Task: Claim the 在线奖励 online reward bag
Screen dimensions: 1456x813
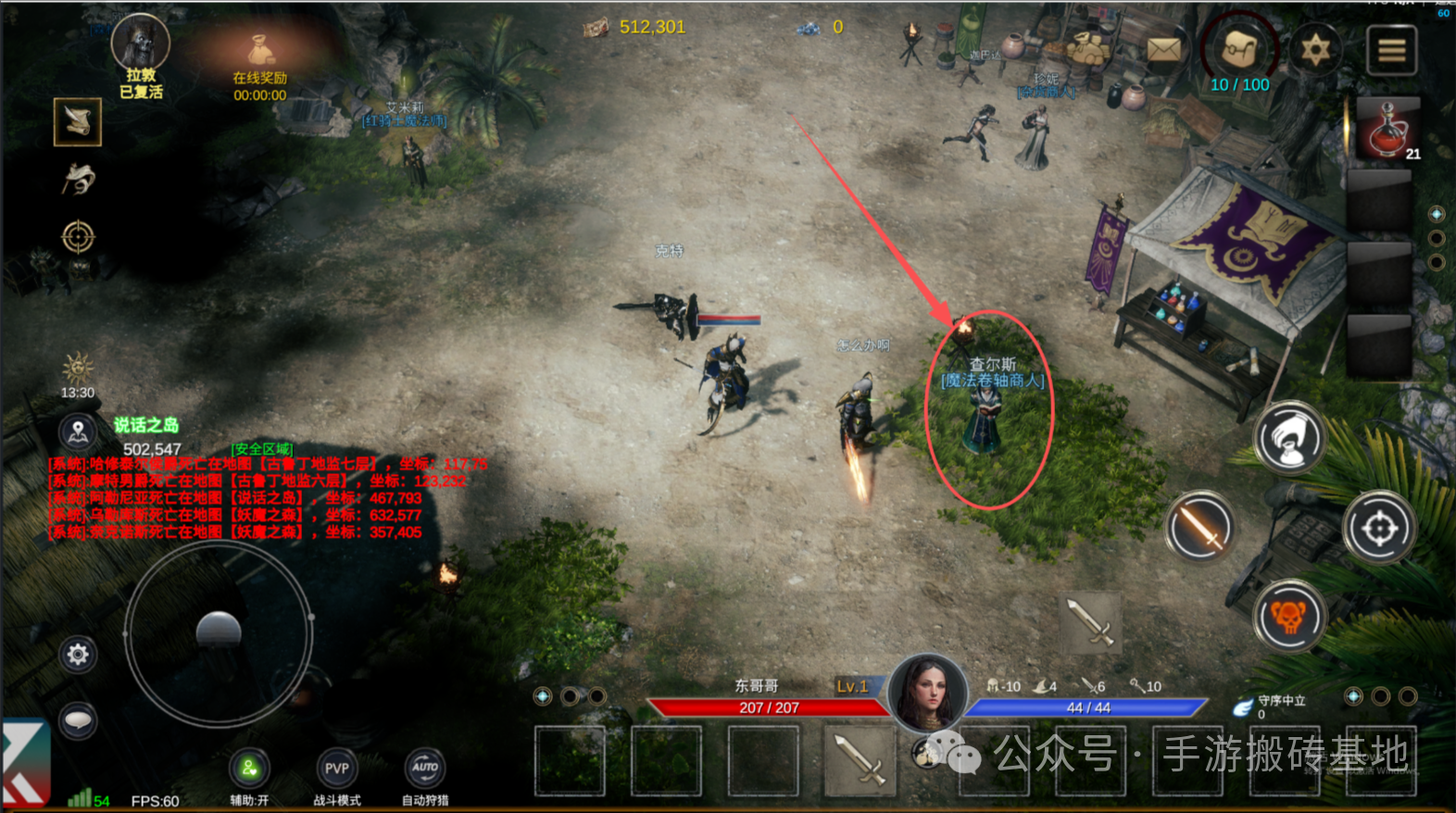Action: (259, 52)
